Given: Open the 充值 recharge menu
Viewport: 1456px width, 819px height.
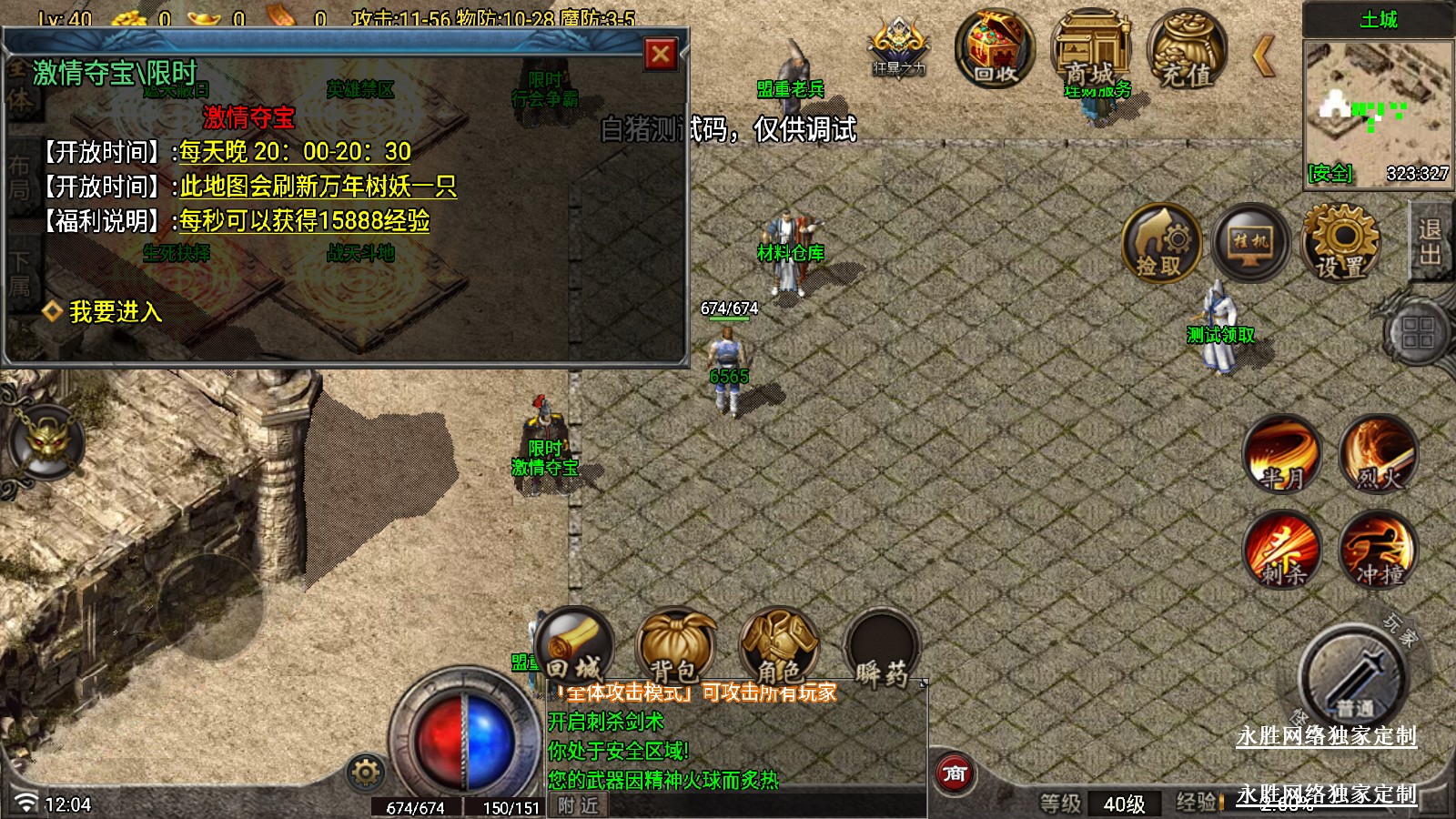Looking at the screenshot, I should 1187,50.
